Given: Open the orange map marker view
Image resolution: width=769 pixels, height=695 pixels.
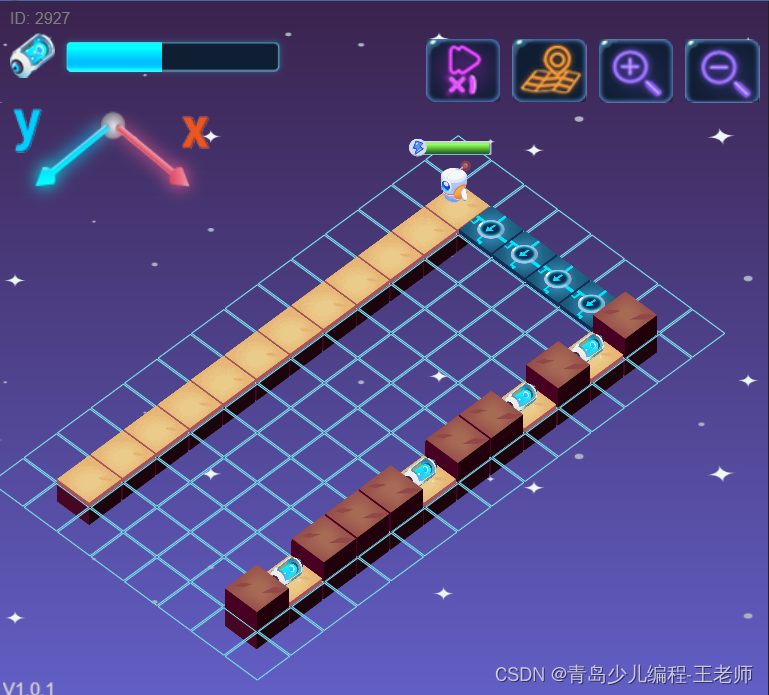Looking at the screenshot, I should click(x=549, y=71).
